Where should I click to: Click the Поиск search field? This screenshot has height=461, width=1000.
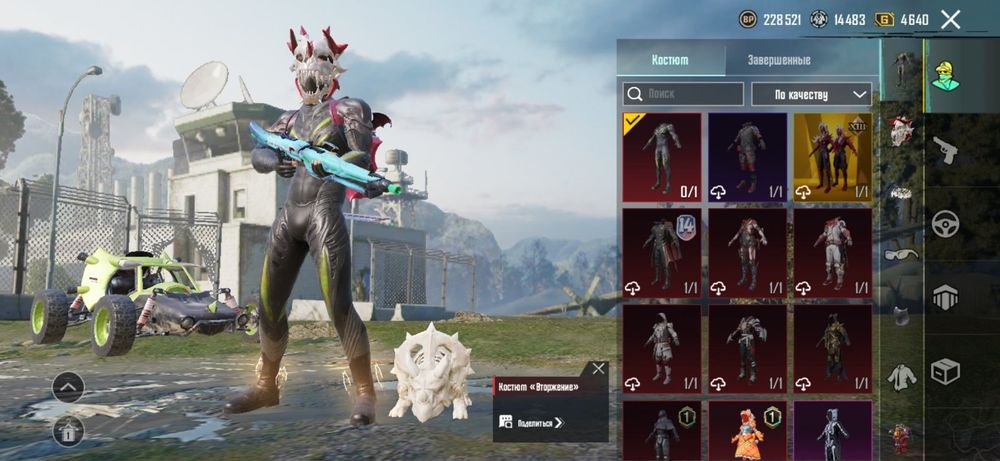click(x=684, y=94)
